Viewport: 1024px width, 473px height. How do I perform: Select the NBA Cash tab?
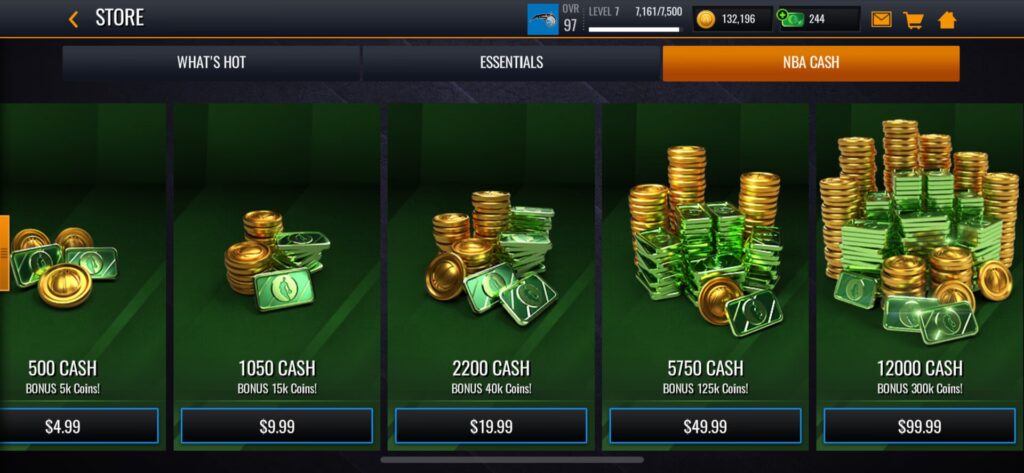point(810,63)
